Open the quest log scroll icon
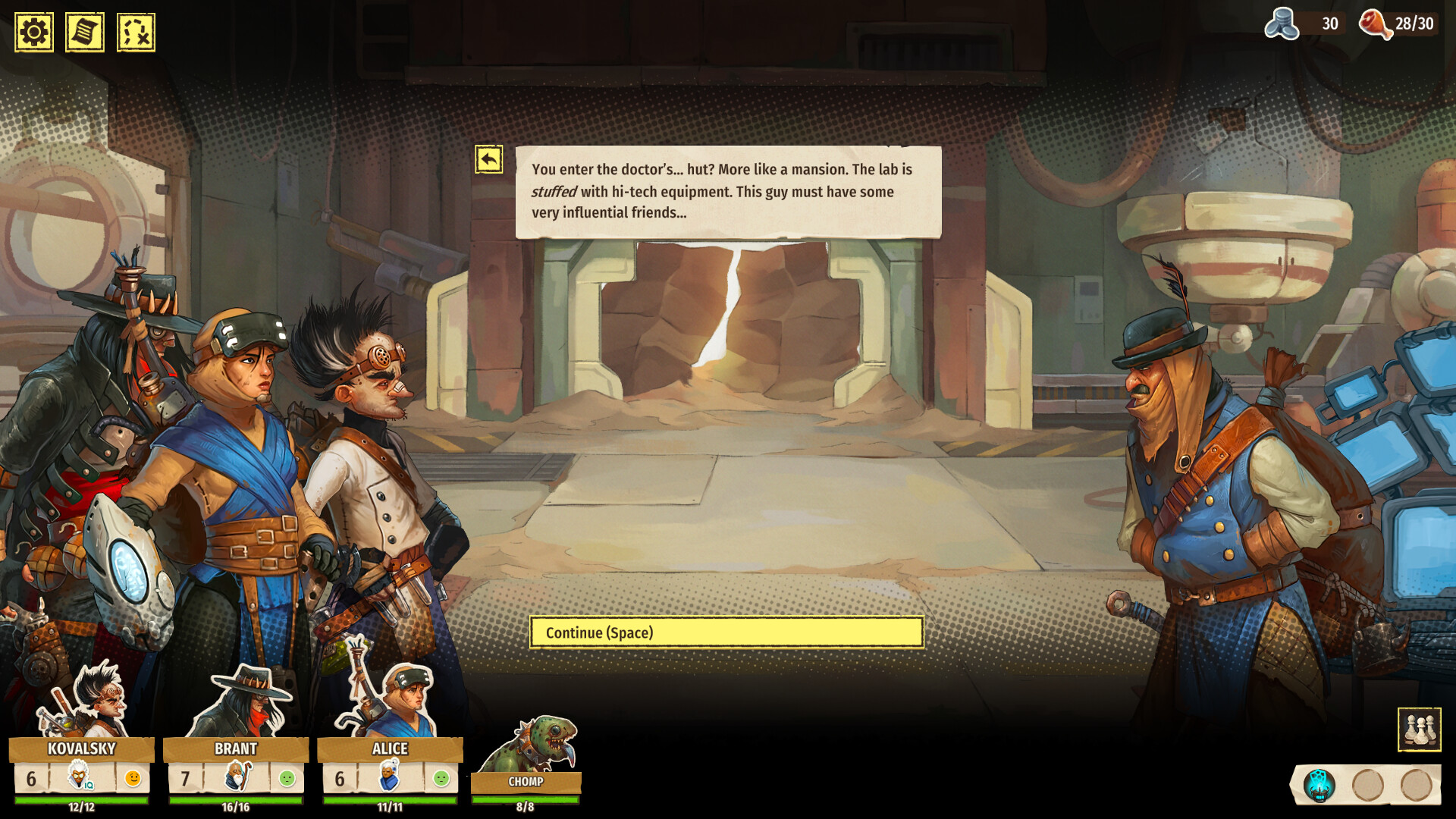The width and height of the screenshot is (1456, 819). pos(83,32)
